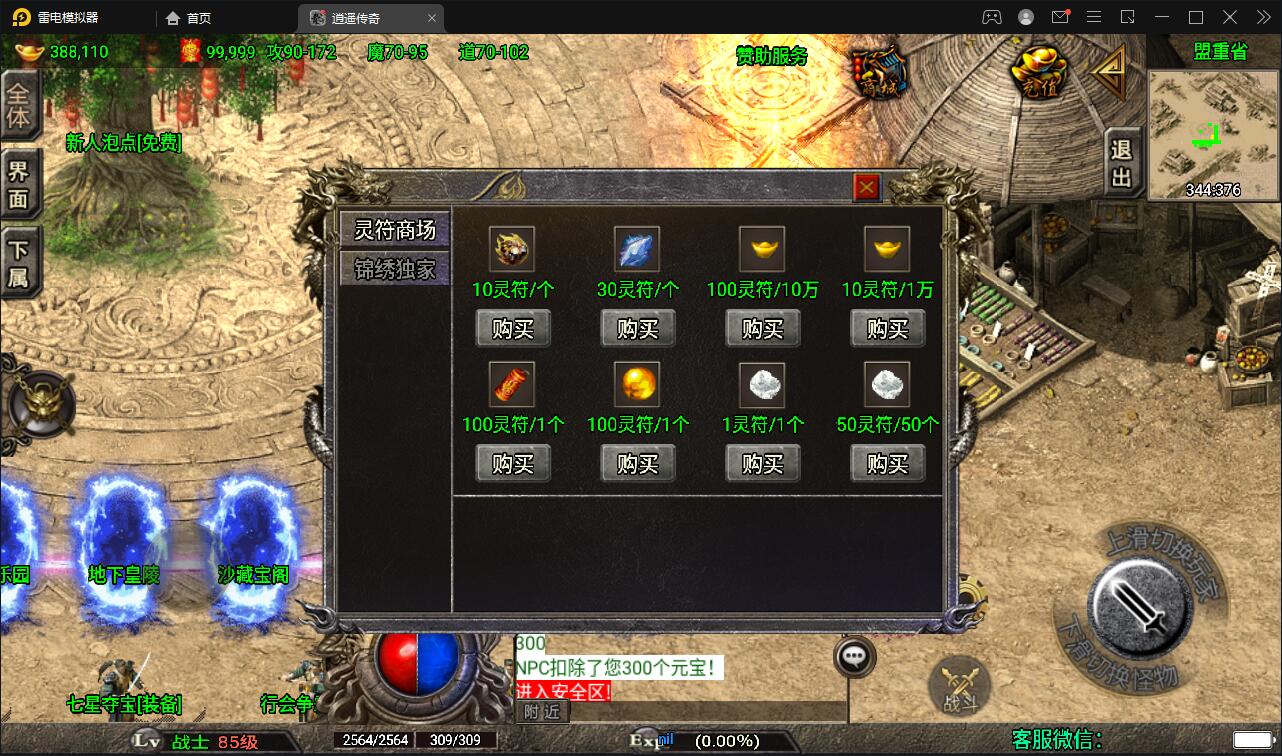Click the 退出 exit button
The height and width of the screenshot is (756, 1282).
tap(1122, 164)
